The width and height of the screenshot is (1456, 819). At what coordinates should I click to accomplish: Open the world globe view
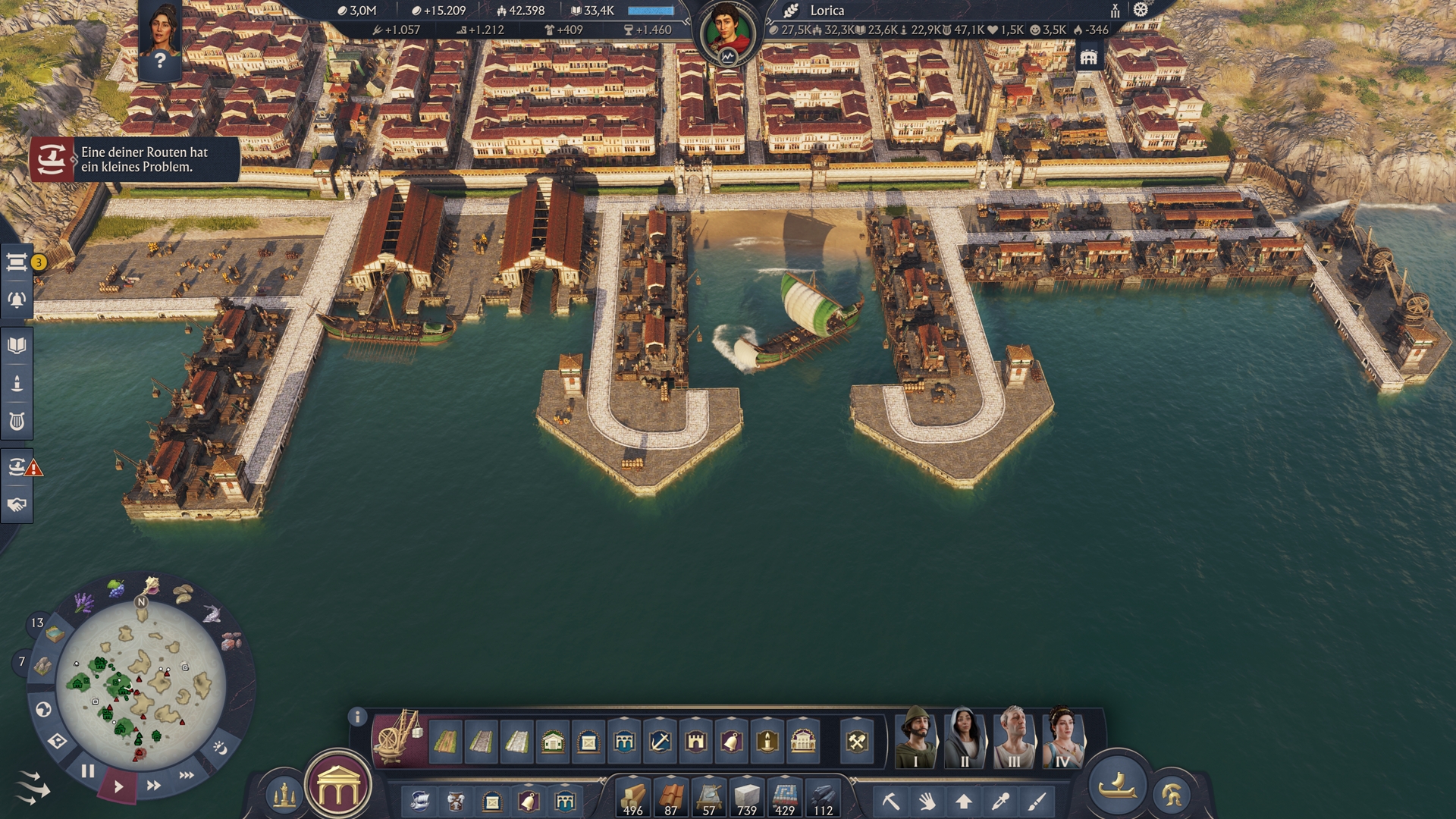coord(43,710)
